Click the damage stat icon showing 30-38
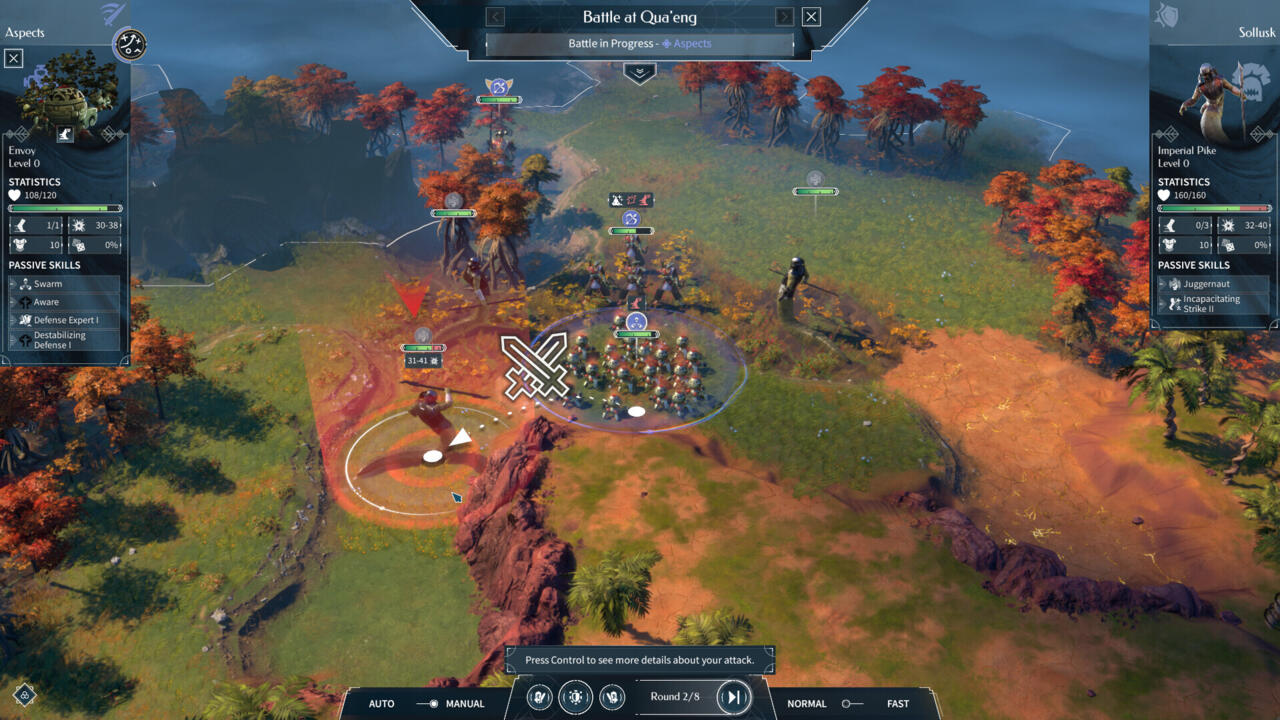 (77, 225)
